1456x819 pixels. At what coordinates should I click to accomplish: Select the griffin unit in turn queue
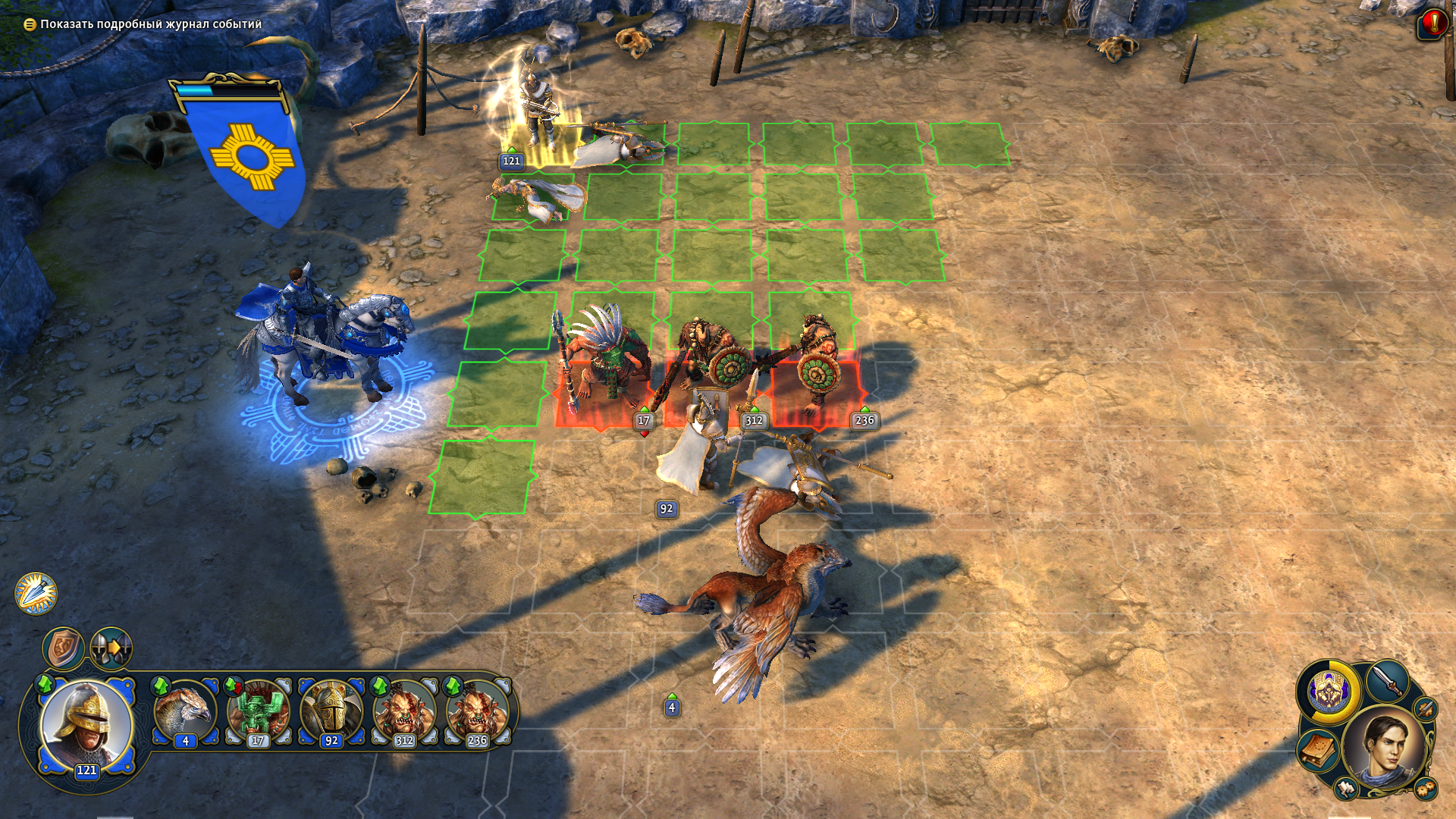[186, 713]
